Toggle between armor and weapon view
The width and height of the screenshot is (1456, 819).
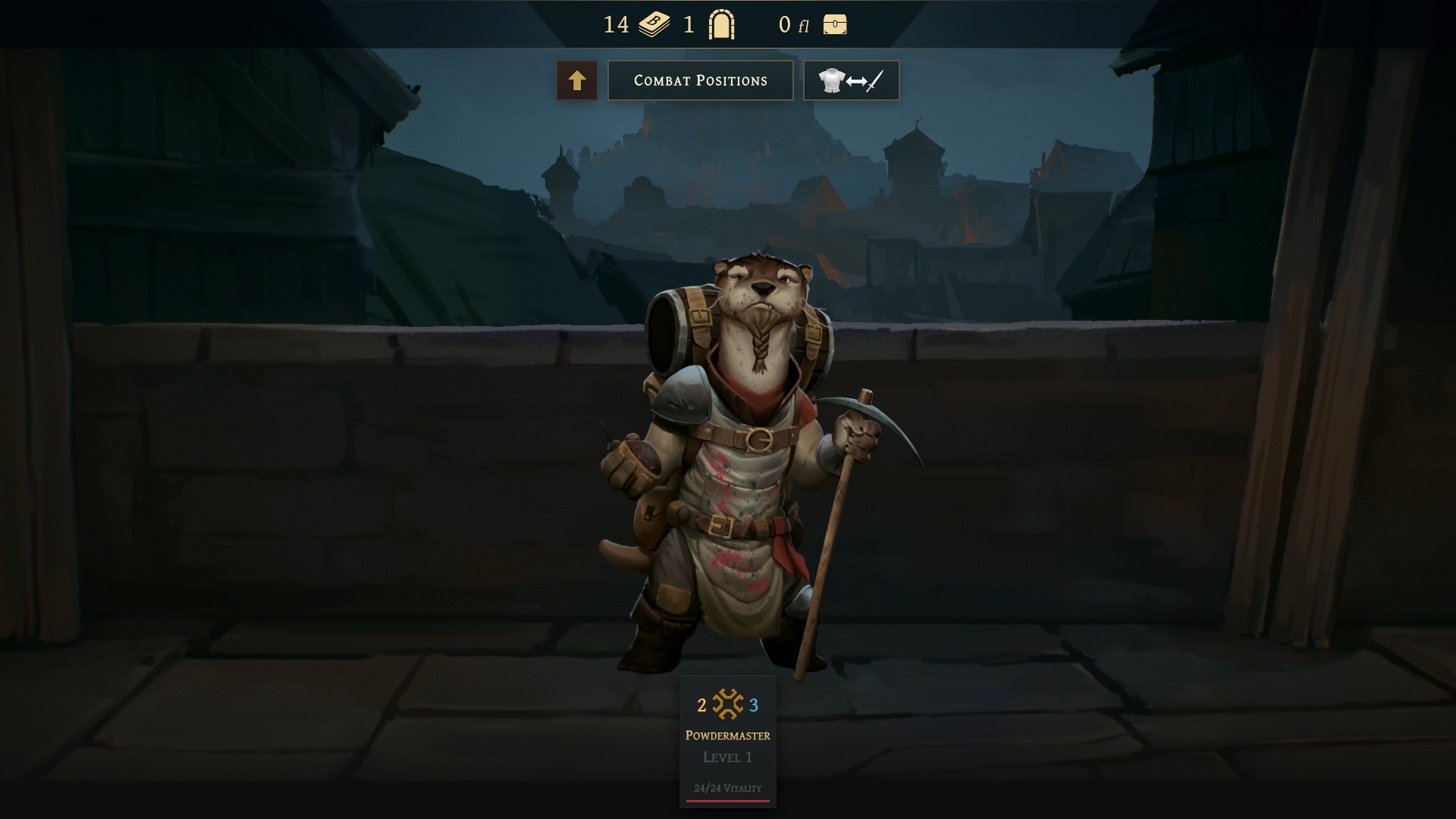coord(851,80)
